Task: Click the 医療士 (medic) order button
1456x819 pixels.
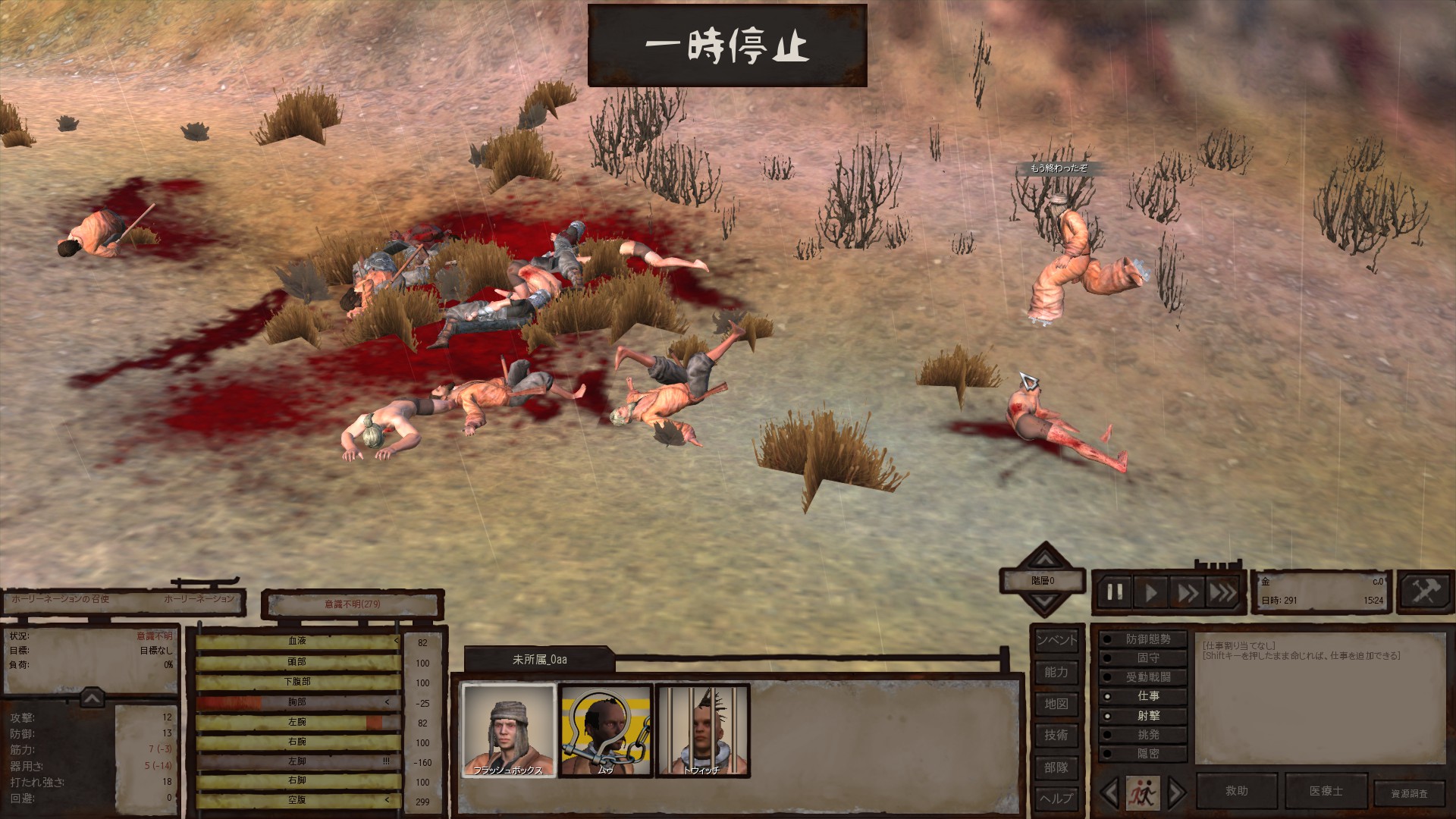Action: (x=1326, y=791)
